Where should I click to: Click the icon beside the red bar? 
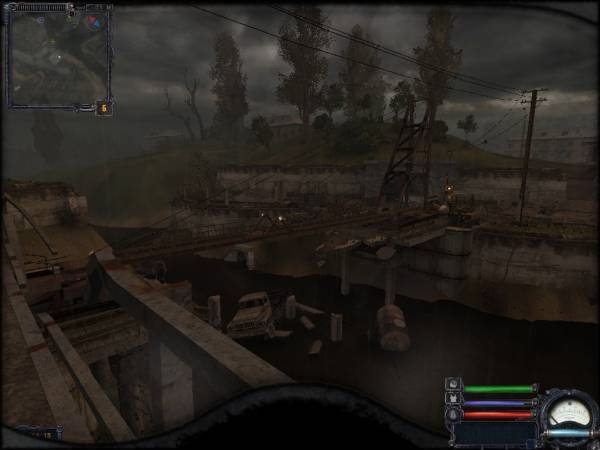coord(453,415)
